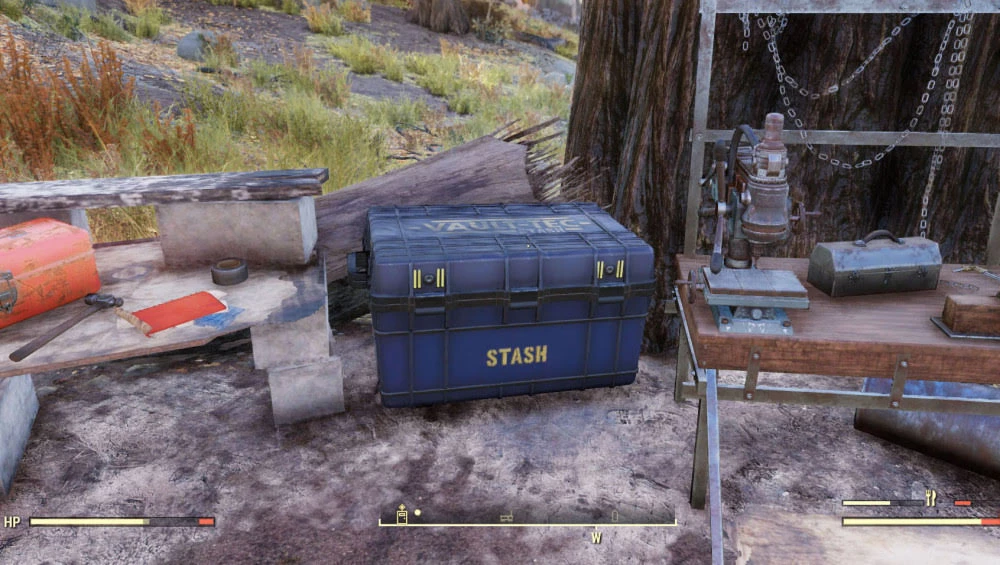
Task: Select the faint antenna-box marker at the compass center
Action: [507, 517]
